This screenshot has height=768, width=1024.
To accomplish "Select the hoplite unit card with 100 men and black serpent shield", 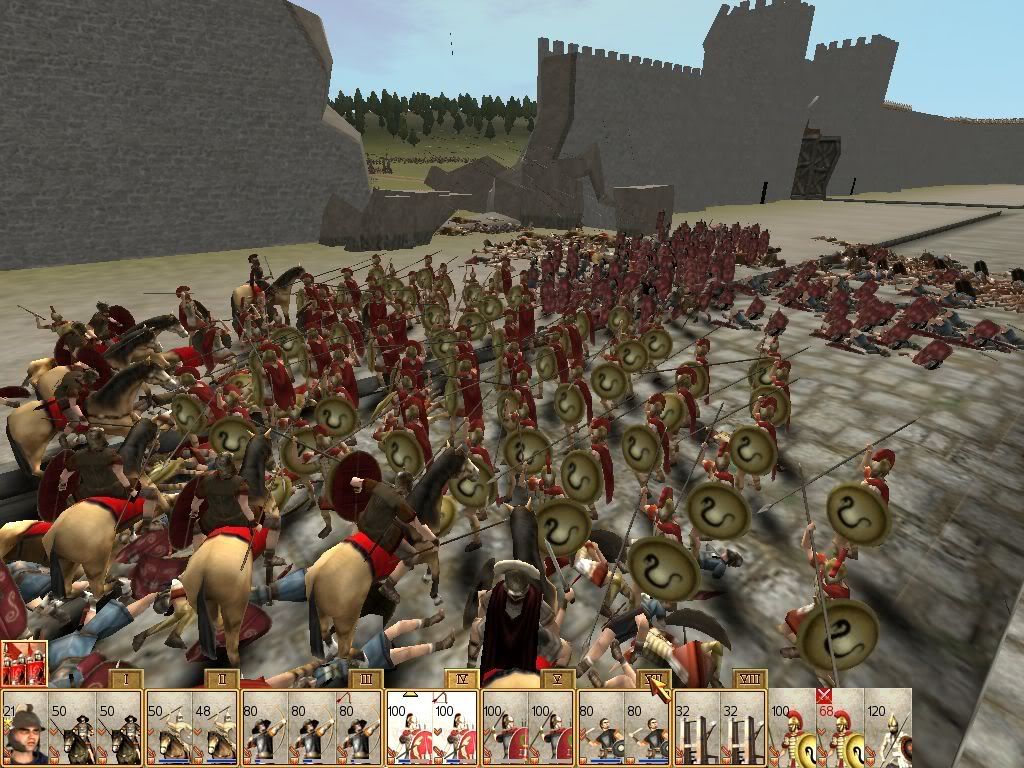I will [x=792, y=728].
